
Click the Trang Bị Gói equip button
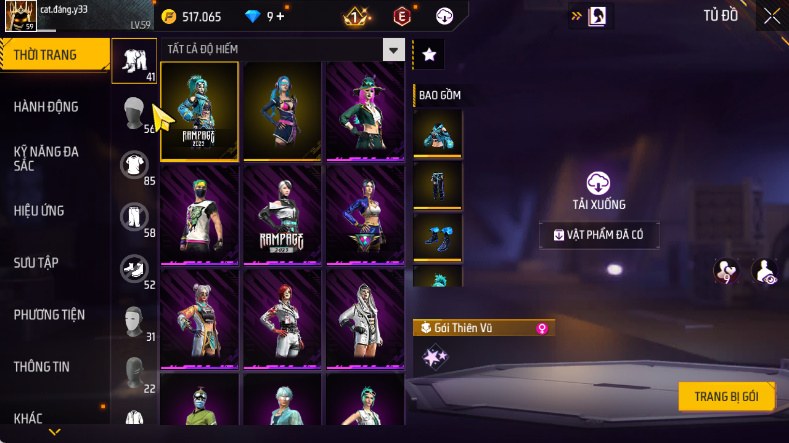coord(726,396)
